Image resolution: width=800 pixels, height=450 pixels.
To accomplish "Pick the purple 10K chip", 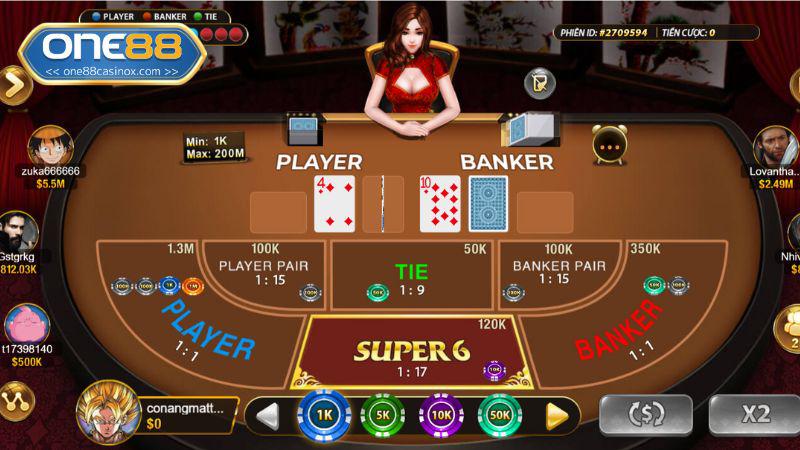I will tap(440, 414).
